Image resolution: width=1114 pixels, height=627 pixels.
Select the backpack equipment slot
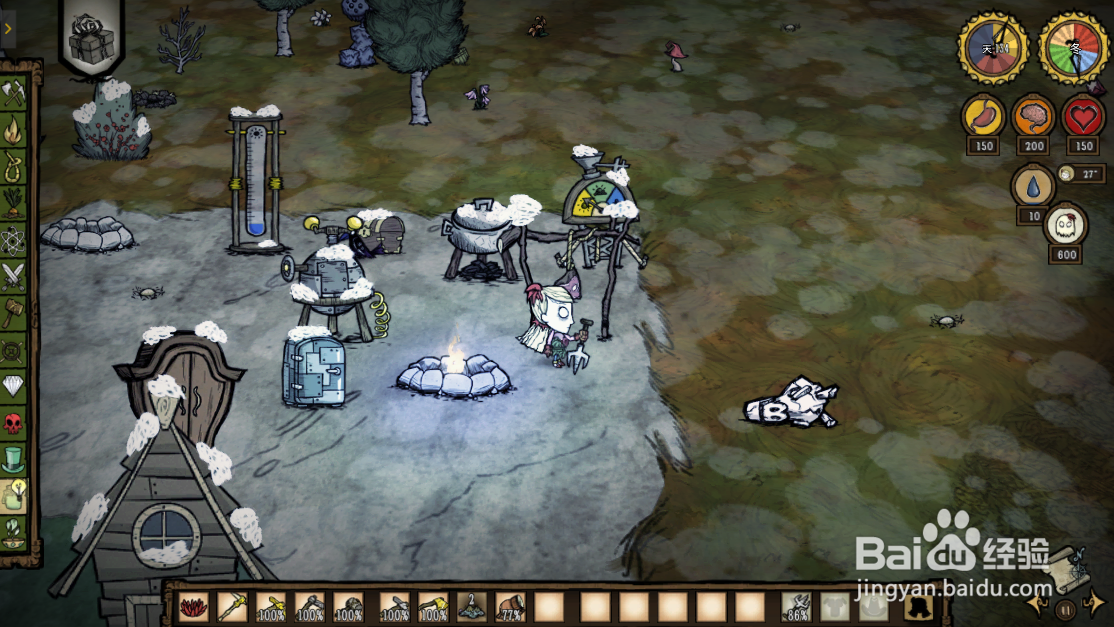[x=916, y=606]
